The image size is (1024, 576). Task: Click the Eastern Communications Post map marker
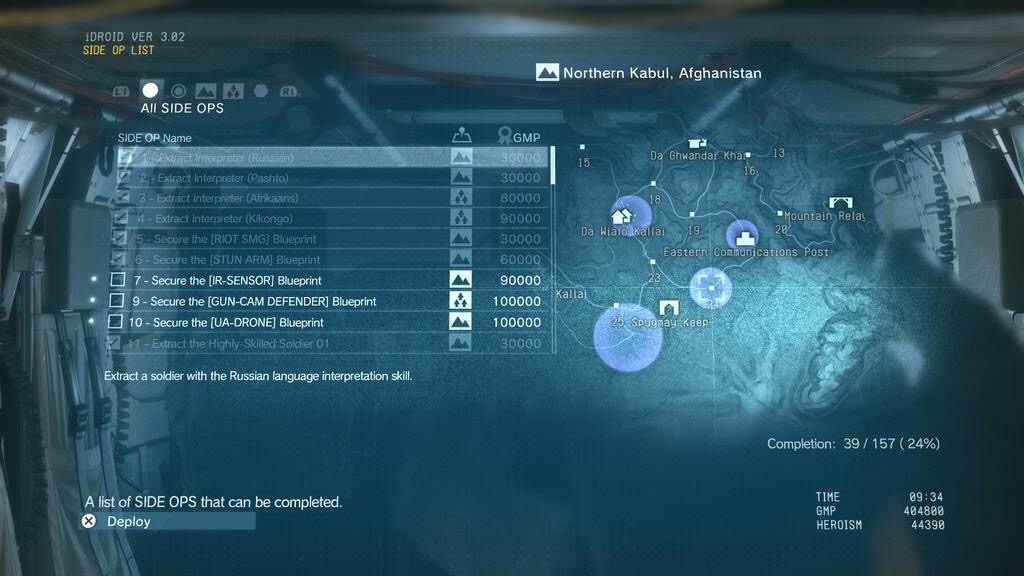pyautogui.click(x=742, y=237)
